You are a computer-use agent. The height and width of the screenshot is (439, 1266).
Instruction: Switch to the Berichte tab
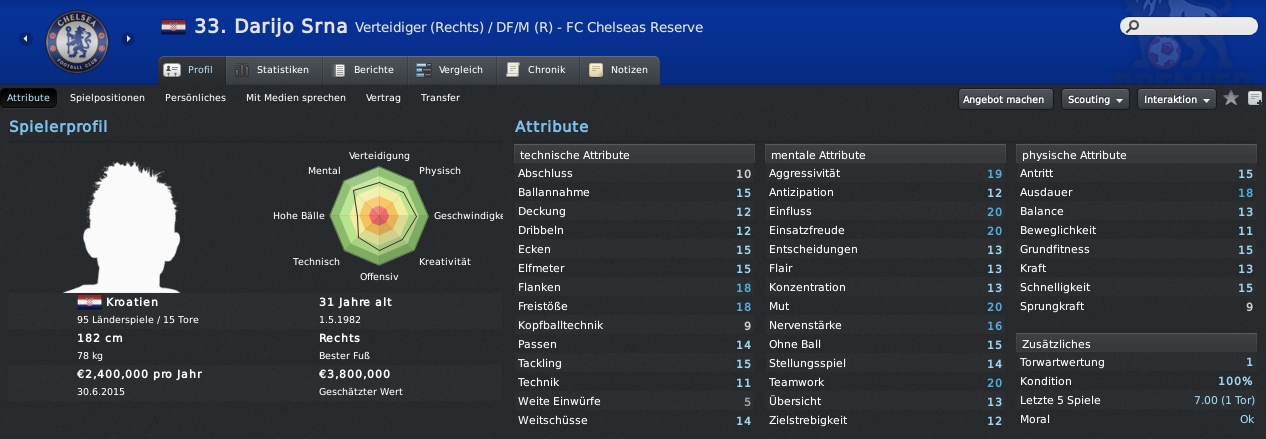point(364,70)
